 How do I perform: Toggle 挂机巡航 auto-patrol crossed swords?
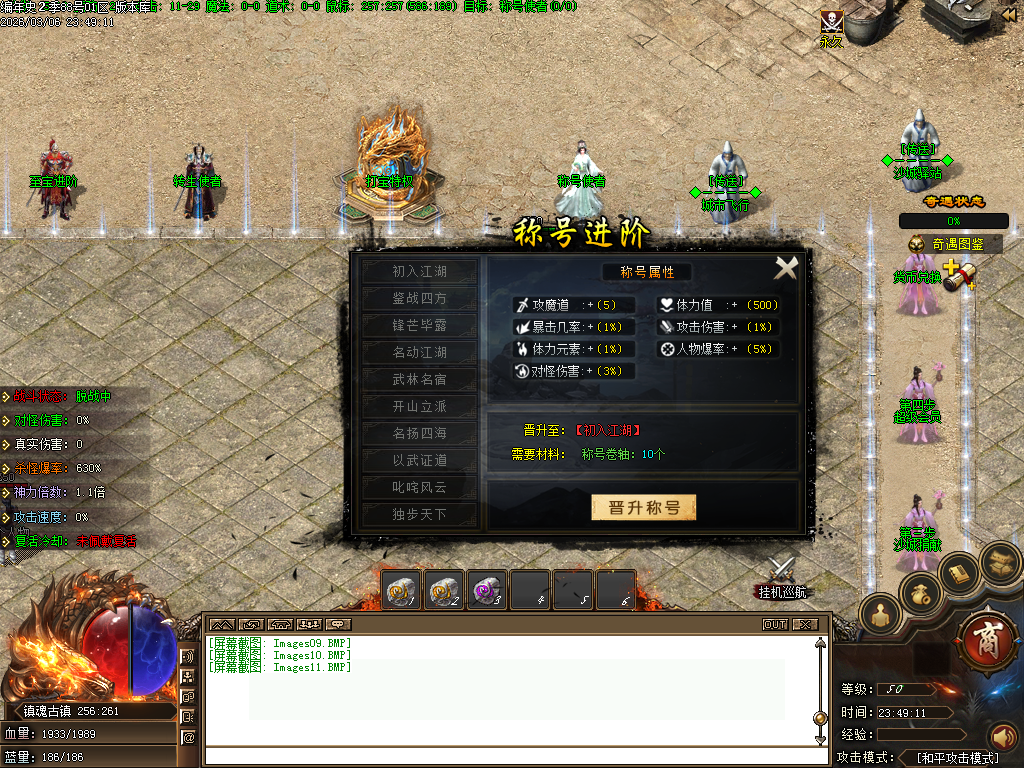(x=781, y=572)
